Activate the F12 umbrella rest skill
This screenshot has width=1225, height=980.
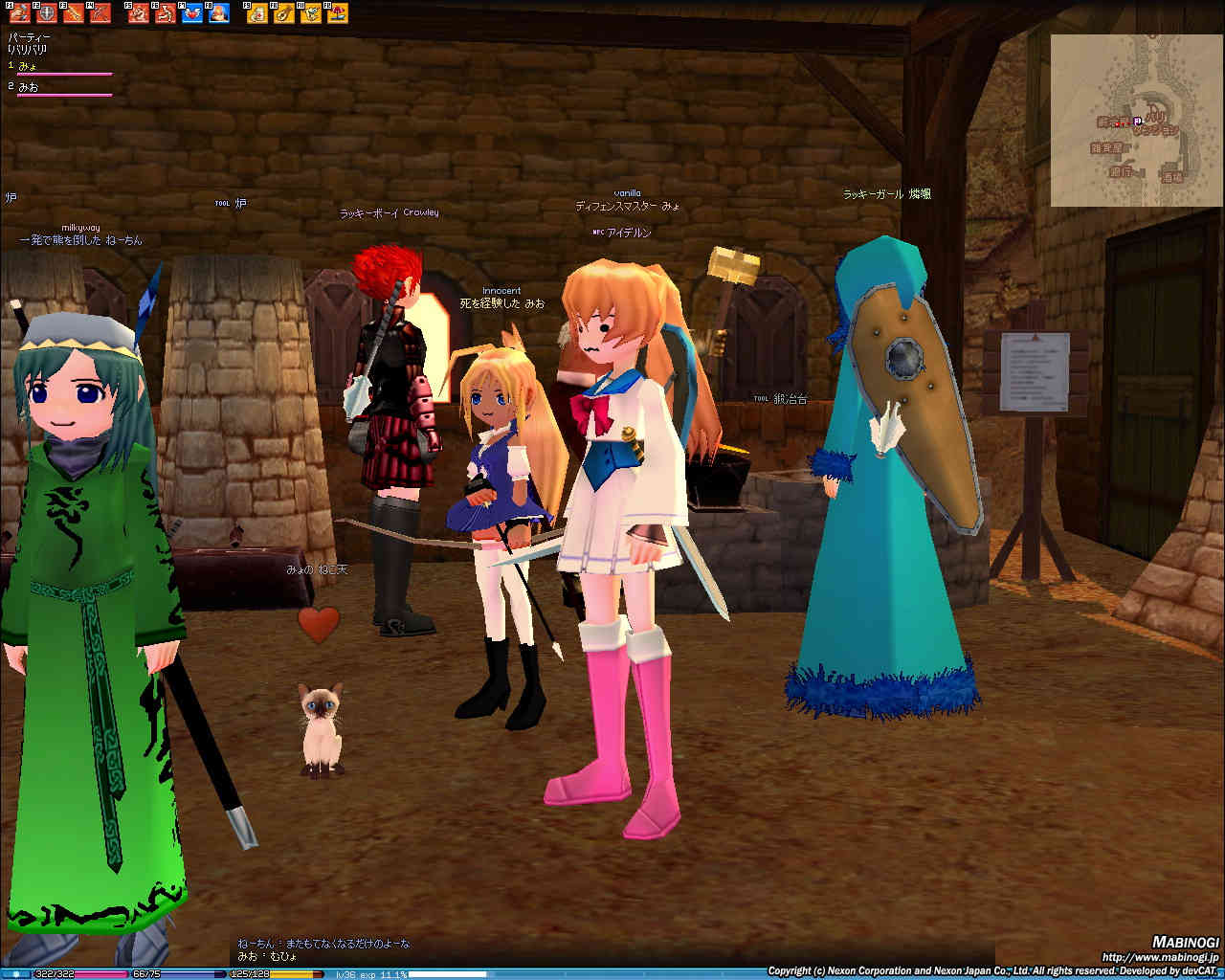coord(338,13)
